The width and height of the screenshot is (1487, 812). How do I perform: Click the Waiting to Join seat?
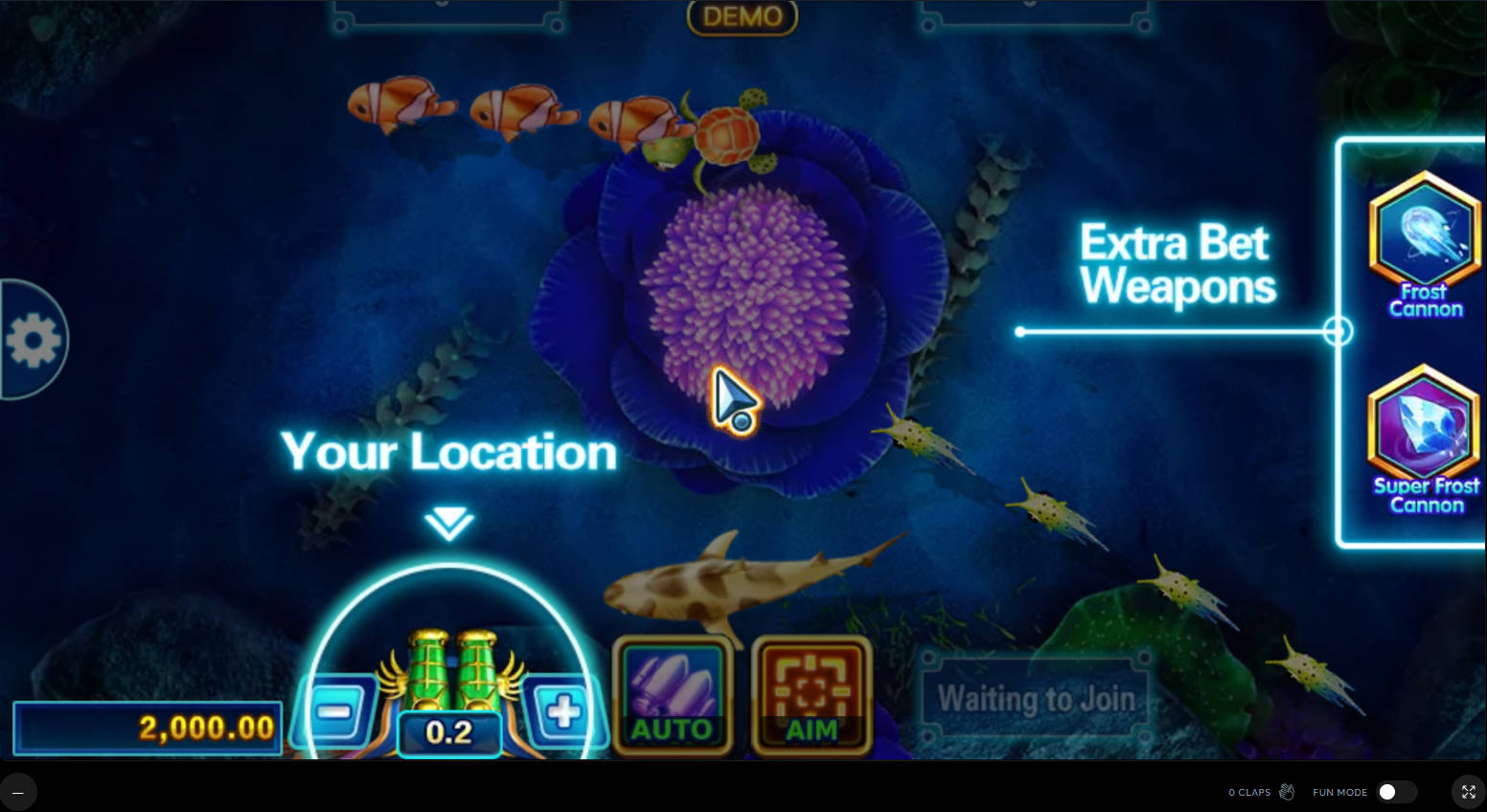pyautogui.click(x=1036, y=697)
